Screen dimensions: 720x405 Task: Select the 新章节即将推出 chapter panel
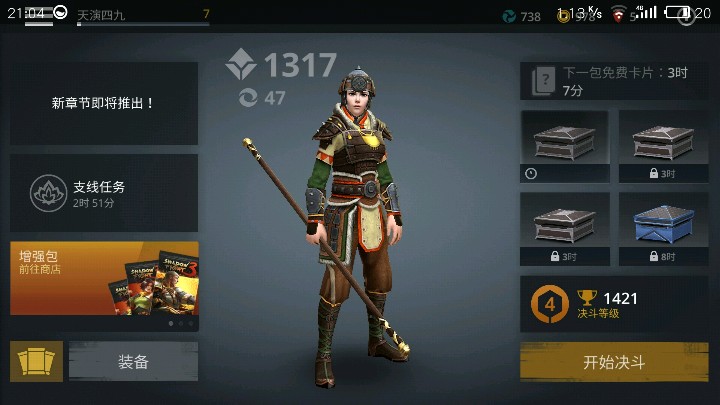tap(104, 103)
